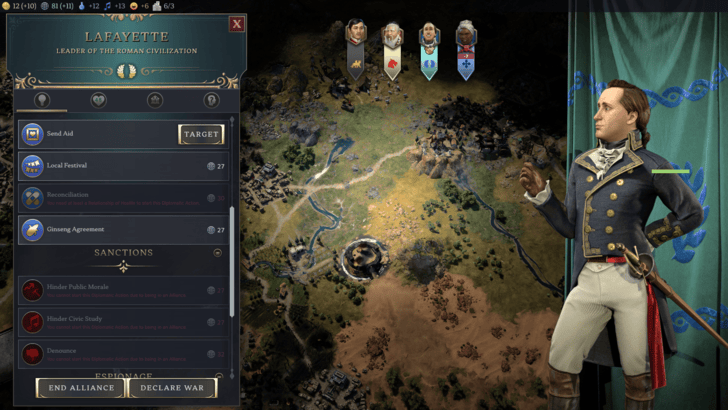End the alliance with Lafayette
This screenshot has width=728, height=410.
pos(81,388)
